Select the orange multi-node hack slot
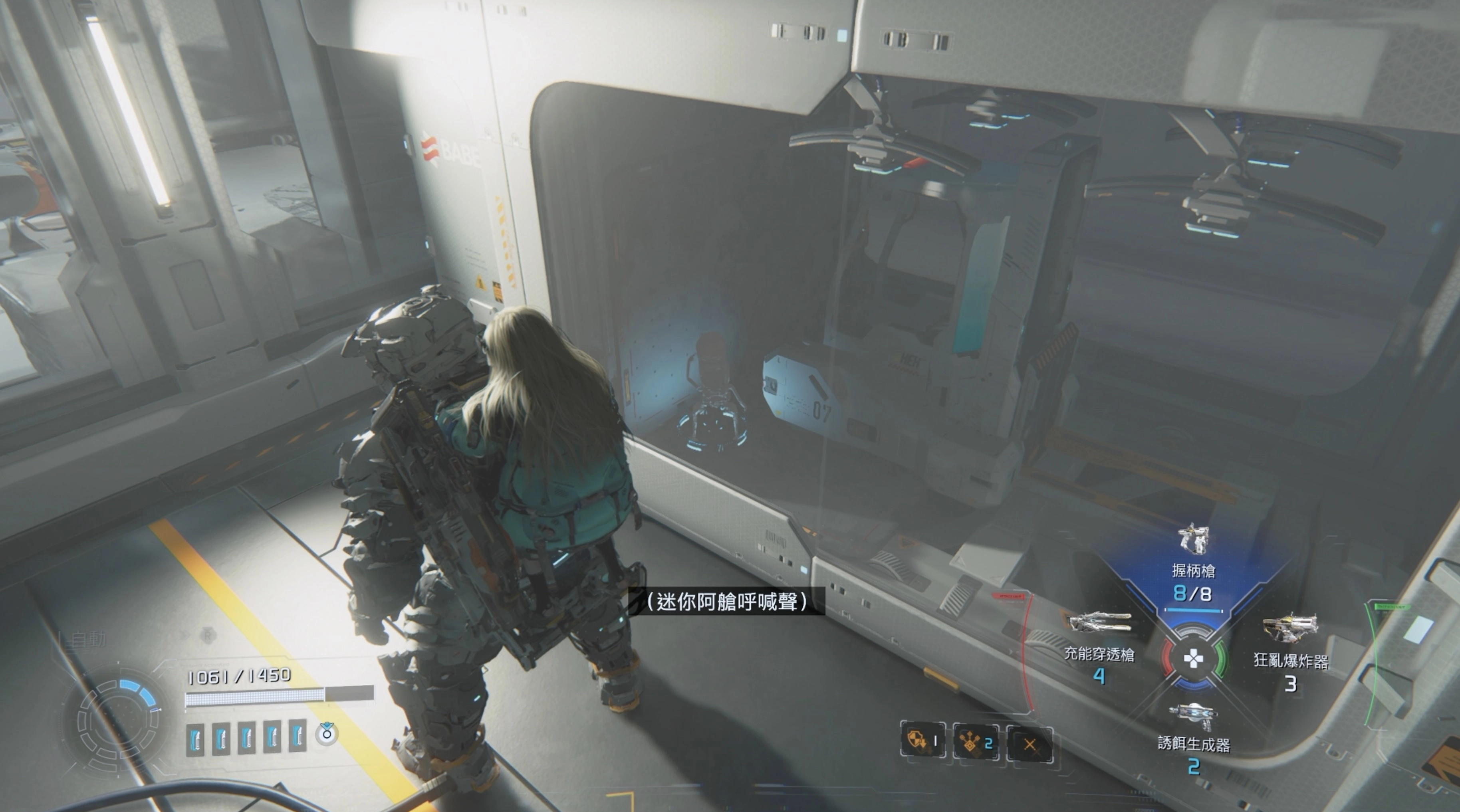Screen dimensions: 1460x812 pos(976,742)
